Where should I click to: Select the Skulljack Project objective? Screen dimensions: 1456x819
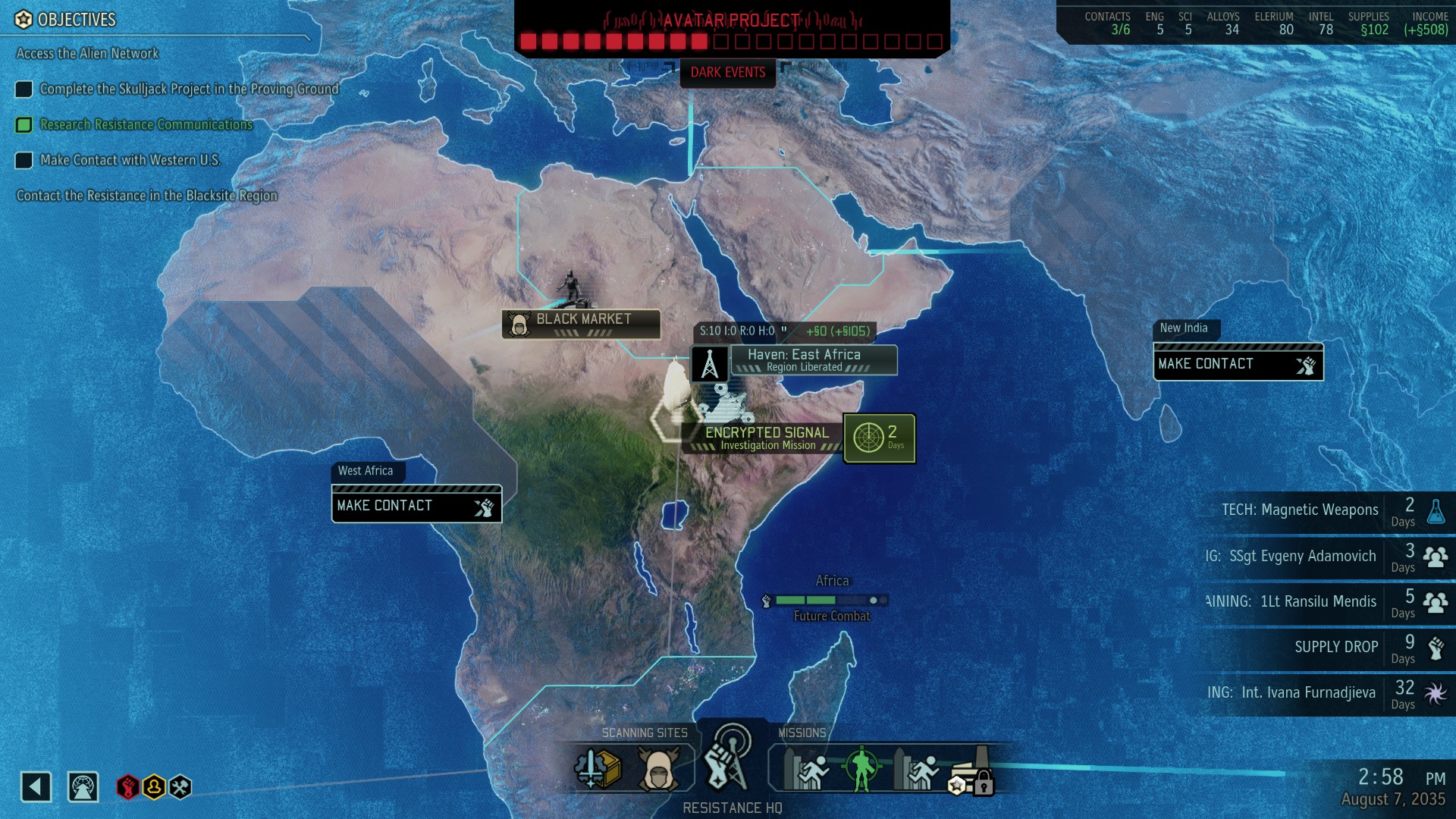(189, 89)
